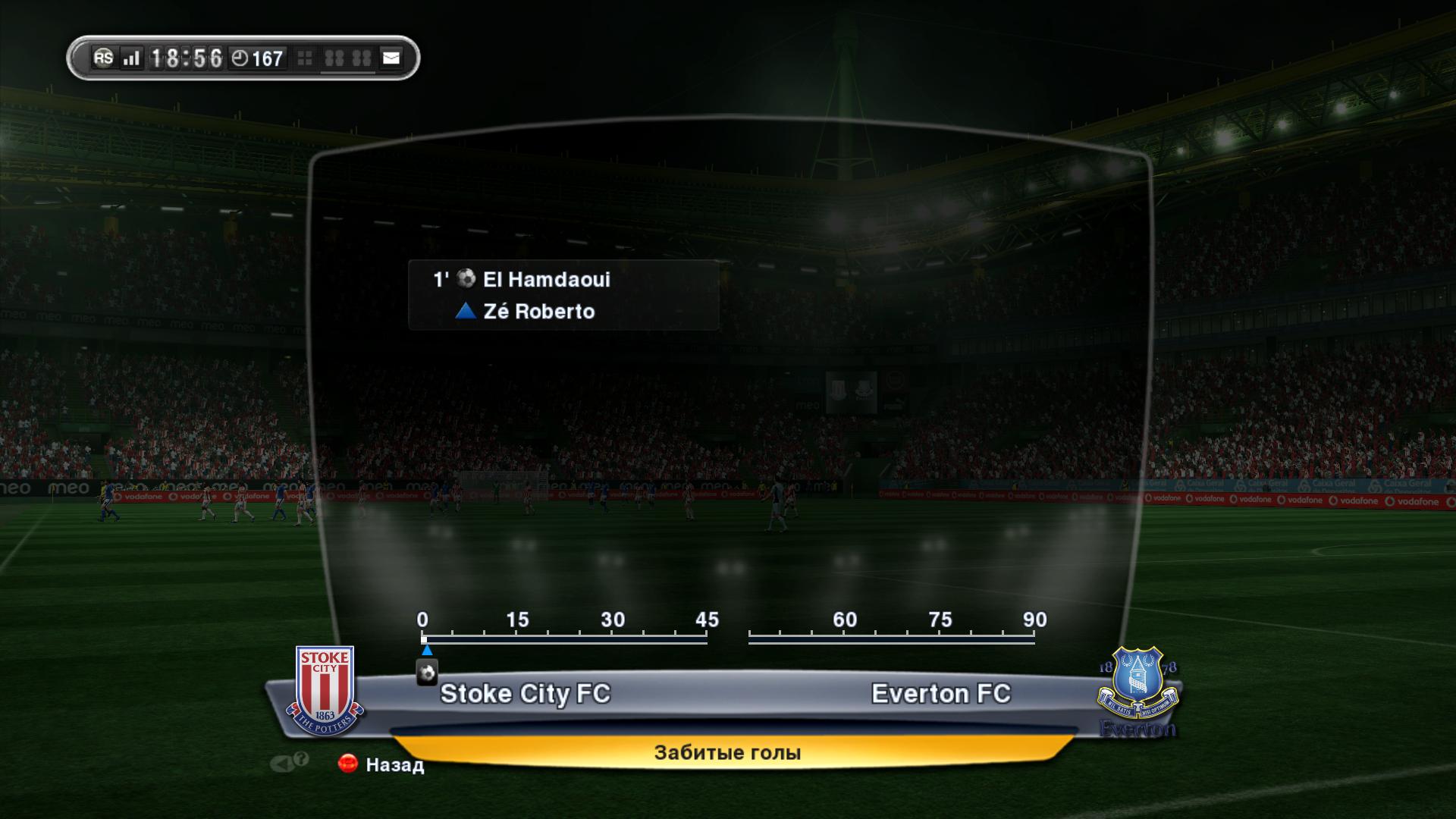Select the Забитые голы banner
This screenshot has width=1456, height=819.
726,752
